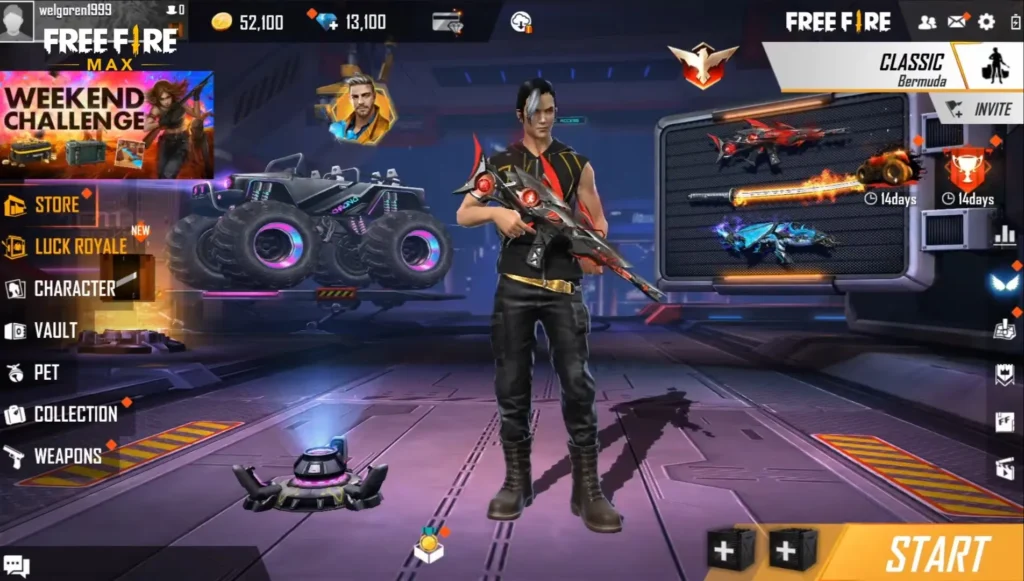
Task: Open the trophy event with 14days timer
Action: [x=967, y=171]
